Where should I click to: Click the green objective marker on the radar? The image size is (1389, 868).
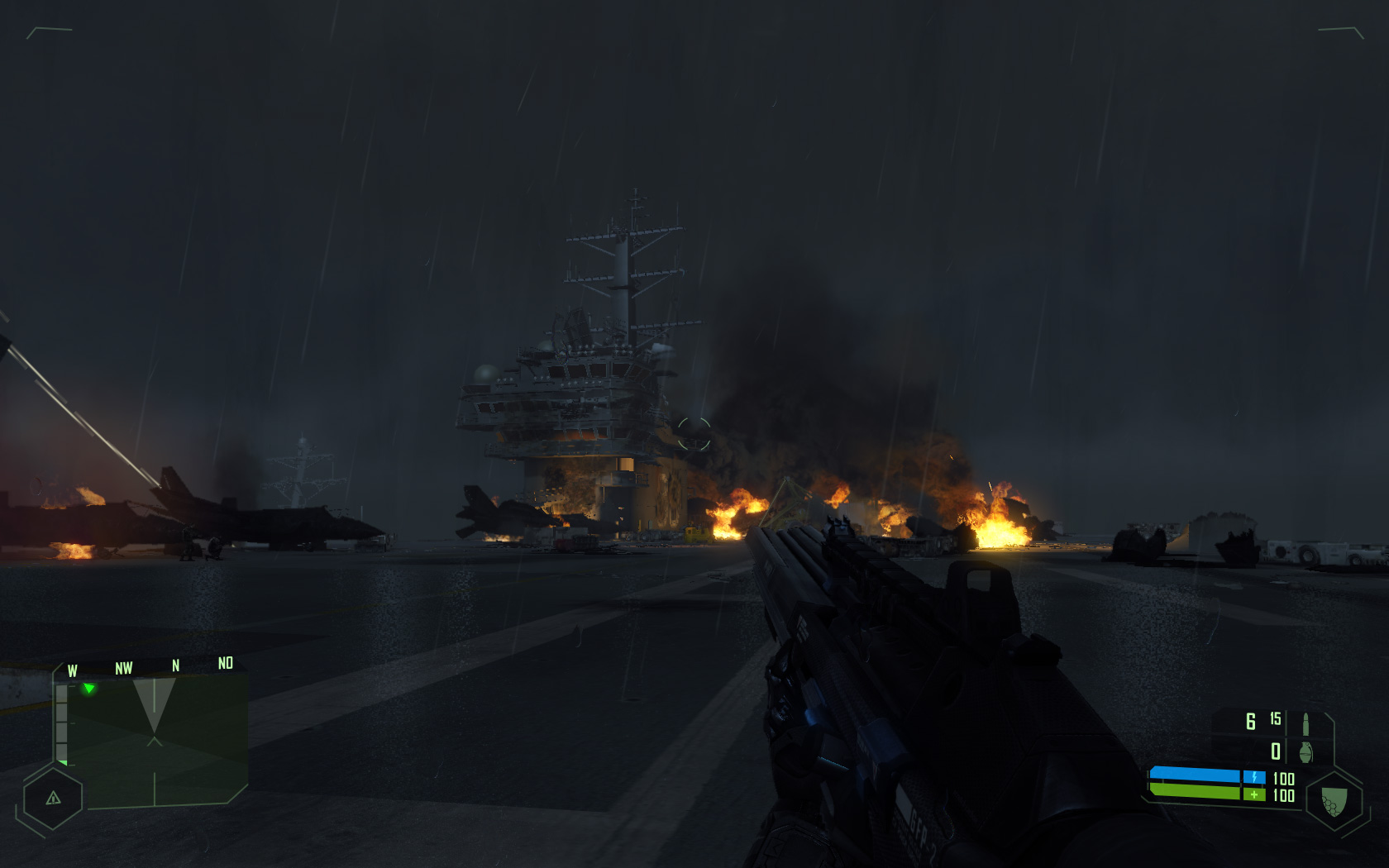coord(88,688)
